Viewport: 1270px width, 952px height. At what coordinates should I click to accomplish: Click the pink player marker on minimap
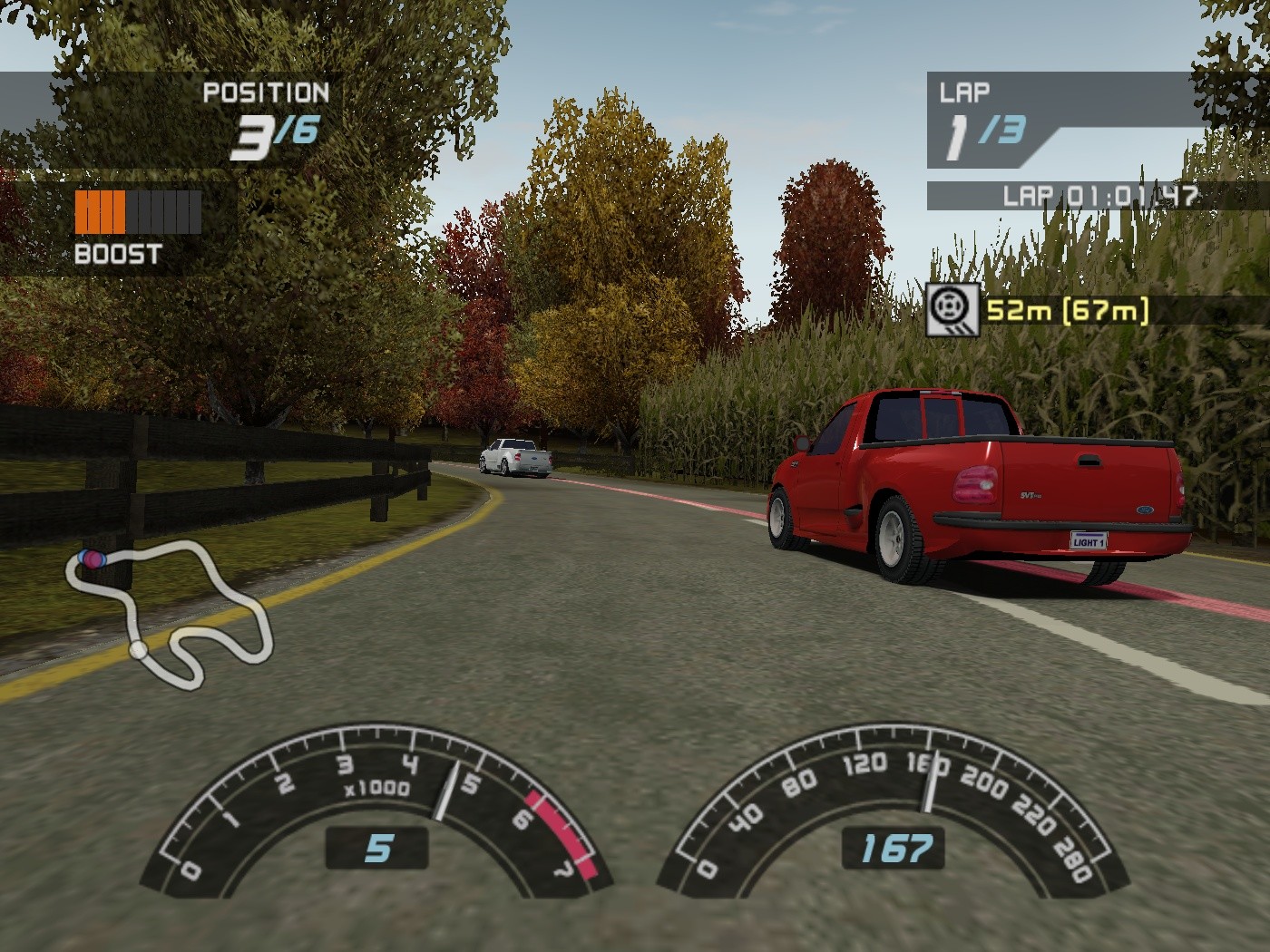[93, 559]
